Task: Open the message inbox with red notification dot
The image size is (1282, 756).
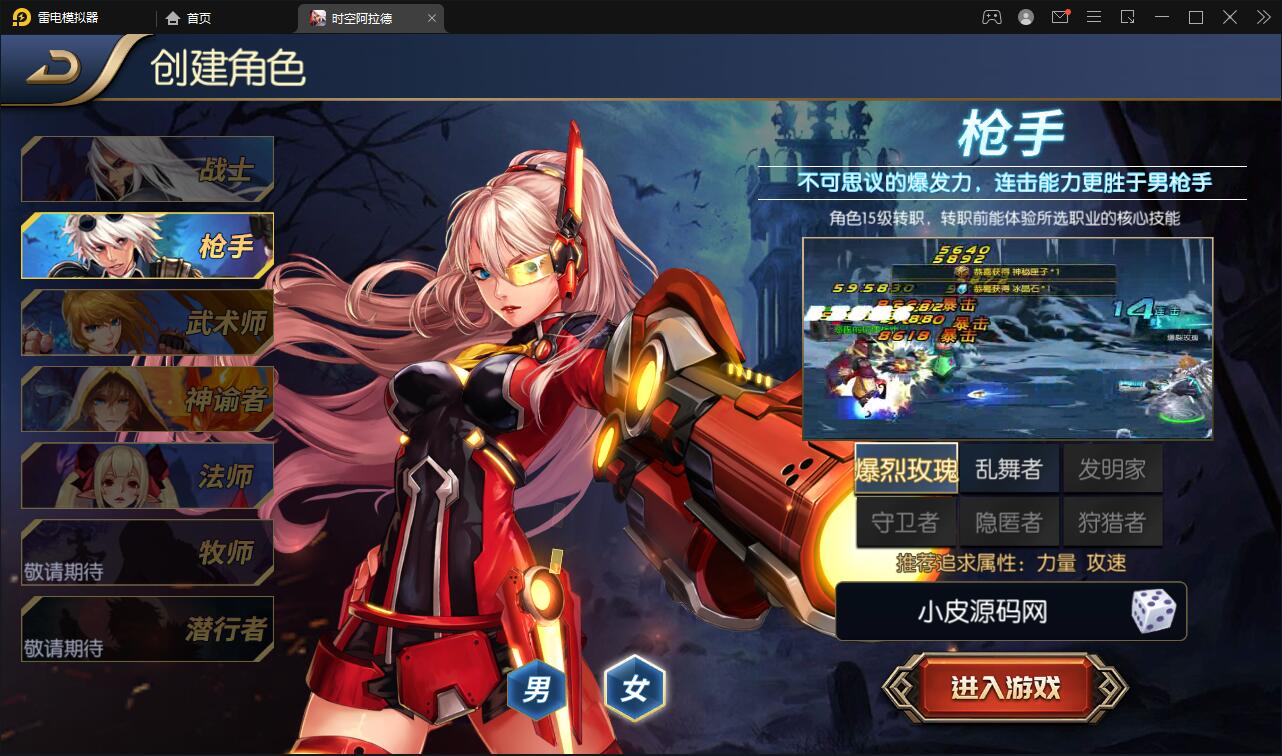Action: pos(1060,17)
